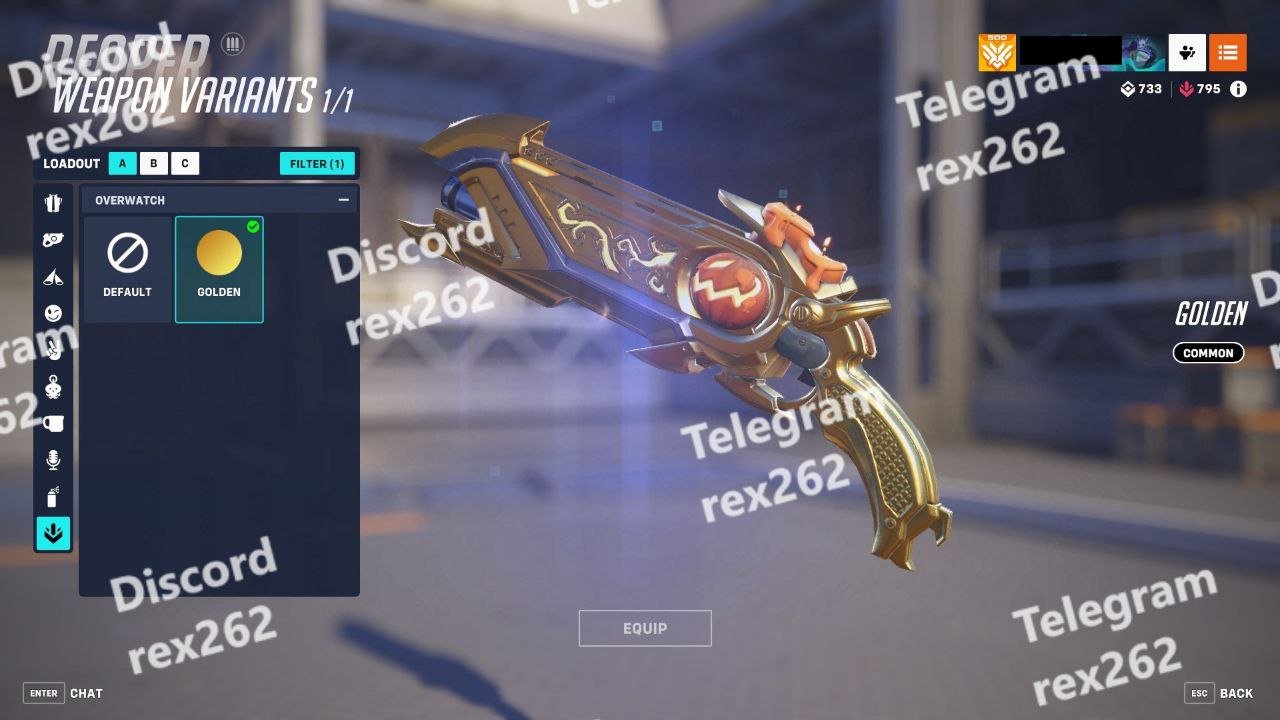Select the Golden weapon variant tile
The height and width of the screenshot is (720, 1280).
(x=219, y=269)
